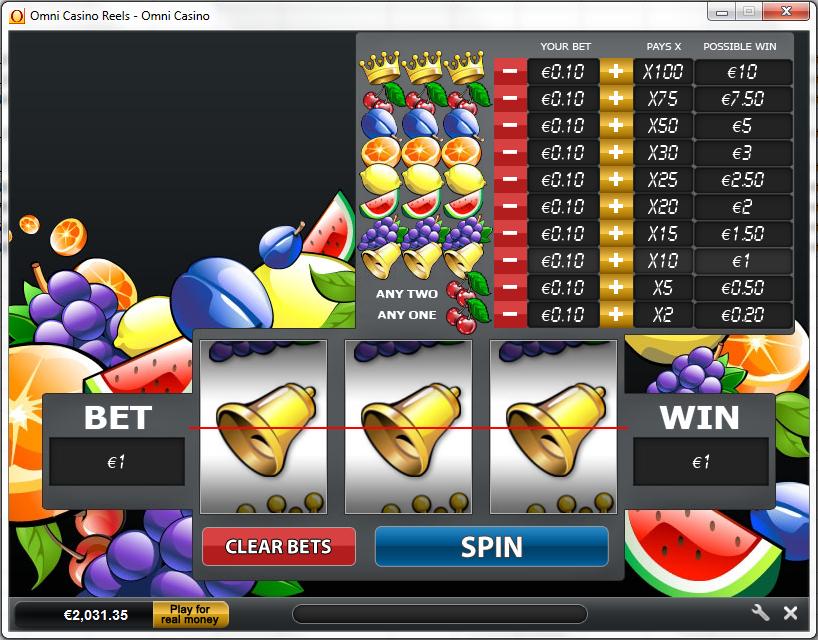Increase the three lemons bet

coord(616,180)
